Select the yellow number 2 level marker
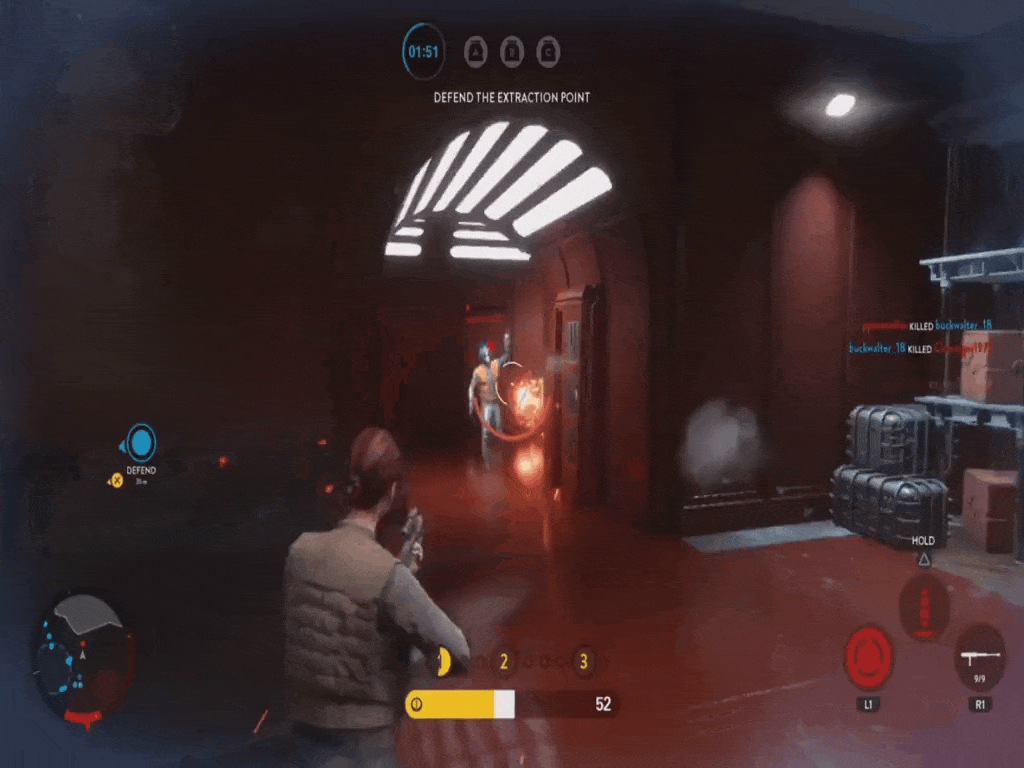Image resolution: width=1024 pixels, height=768 pixels. coord(504,661)
